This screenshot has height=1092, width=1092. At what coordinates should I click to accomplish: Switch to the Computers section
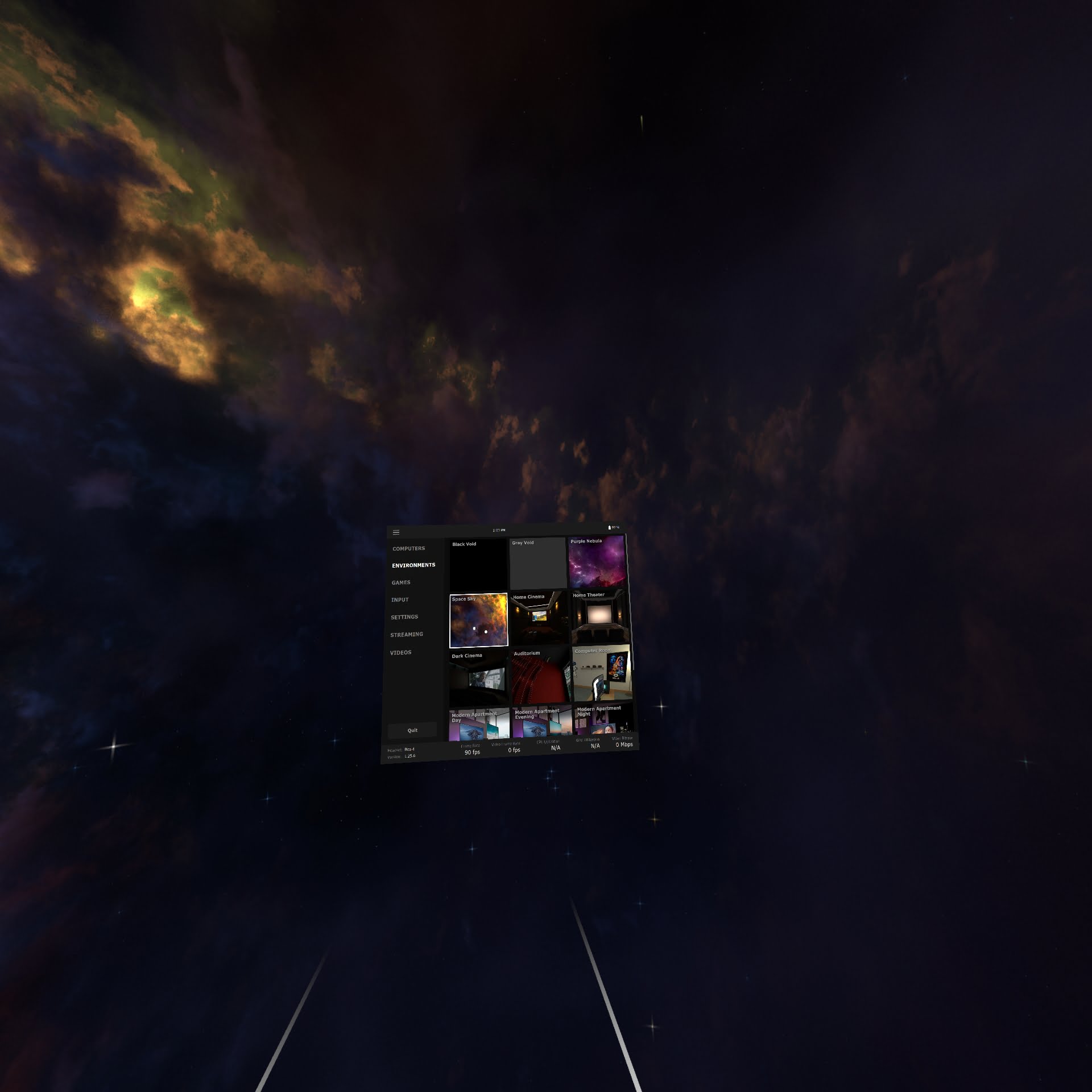[408, 549]
